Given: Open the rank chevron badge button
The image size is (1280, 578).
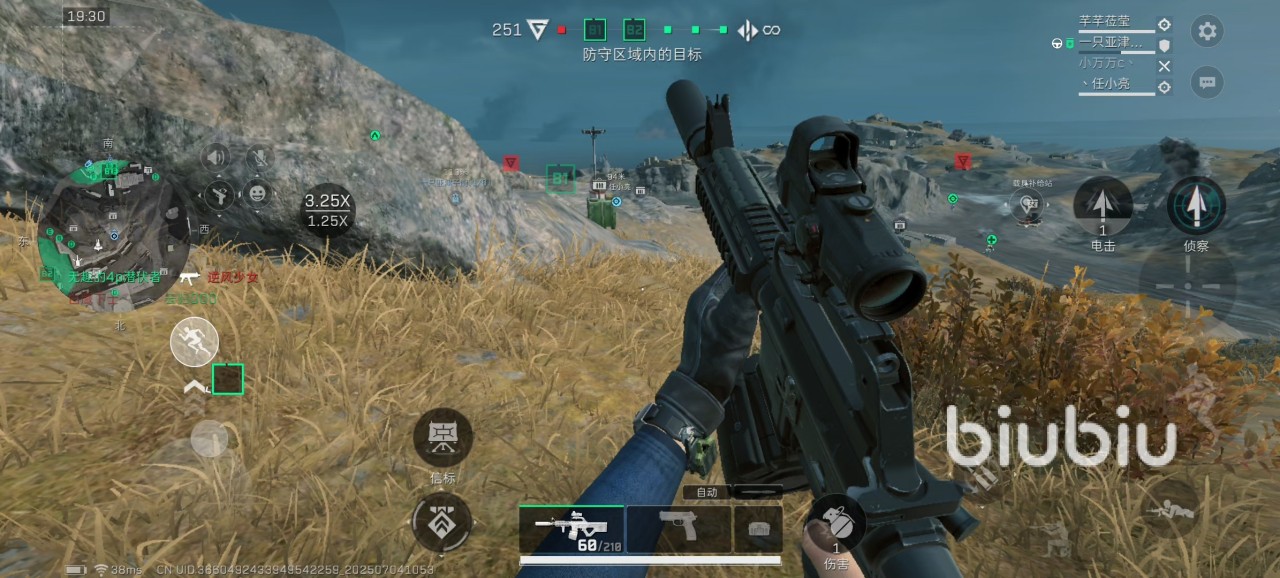Looking at the screenshot, I should 442,523.
